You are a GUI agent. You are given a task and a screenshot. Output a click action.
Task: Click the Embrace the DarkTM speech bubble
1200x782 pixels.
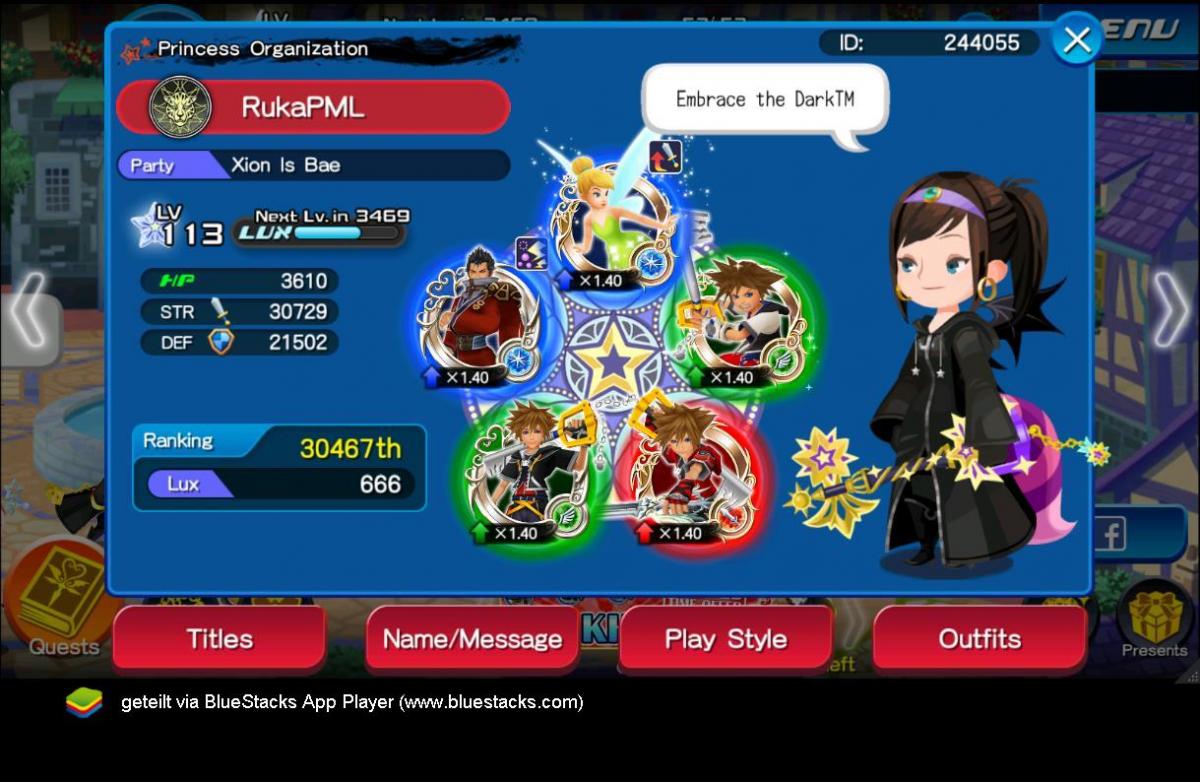(765, 100)
